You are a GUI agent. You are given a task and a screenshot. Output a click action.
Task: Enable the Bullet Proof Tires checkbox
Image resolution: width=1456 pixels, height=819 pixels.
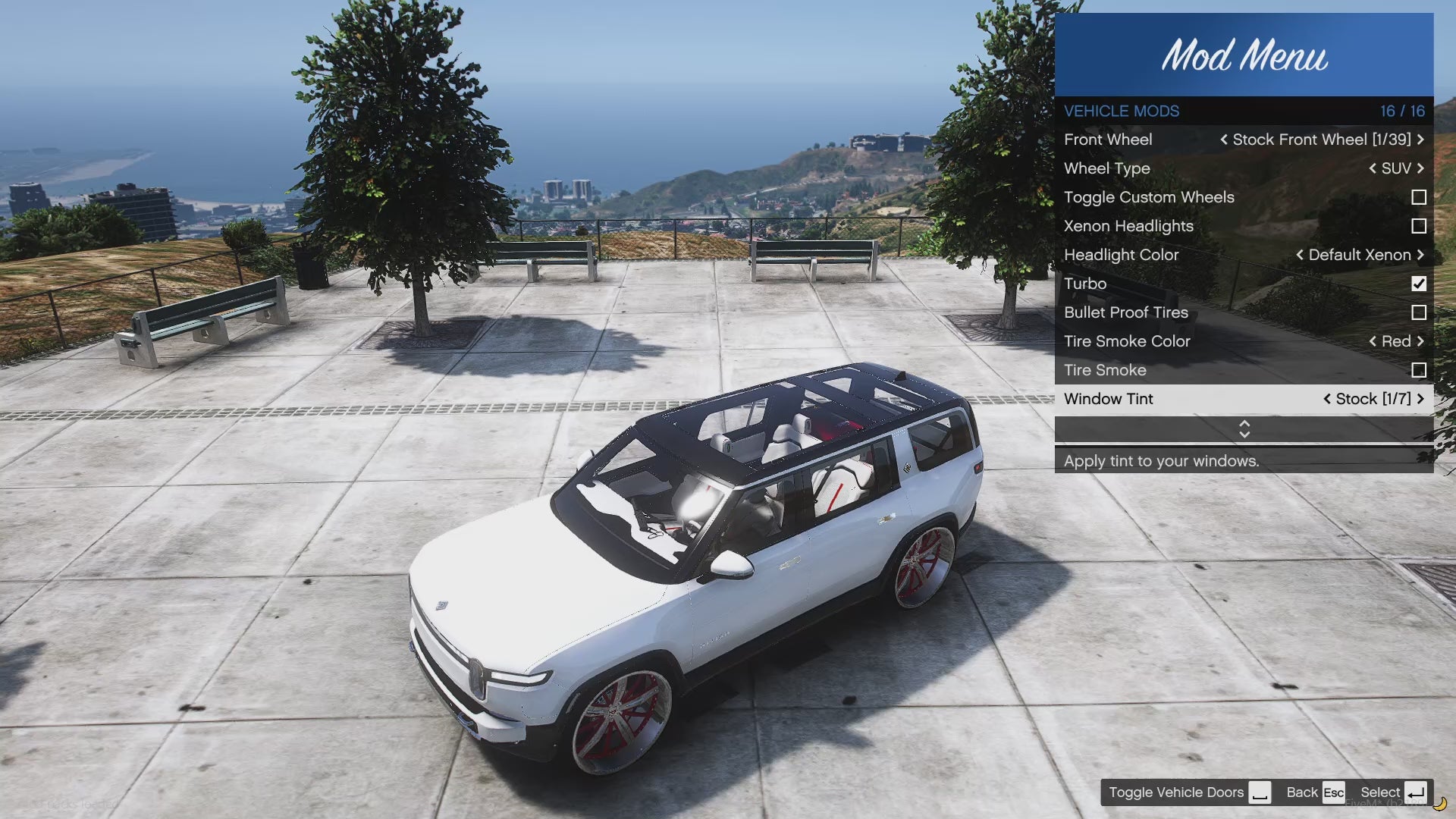tap(1419, 312)
